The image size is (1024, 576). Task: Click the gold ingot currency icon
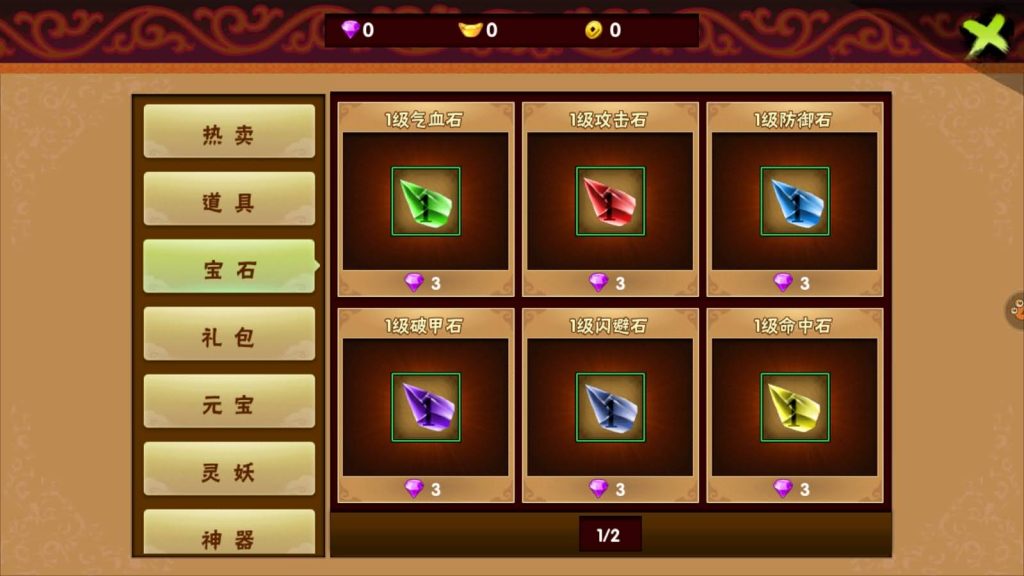click(470, 30)
